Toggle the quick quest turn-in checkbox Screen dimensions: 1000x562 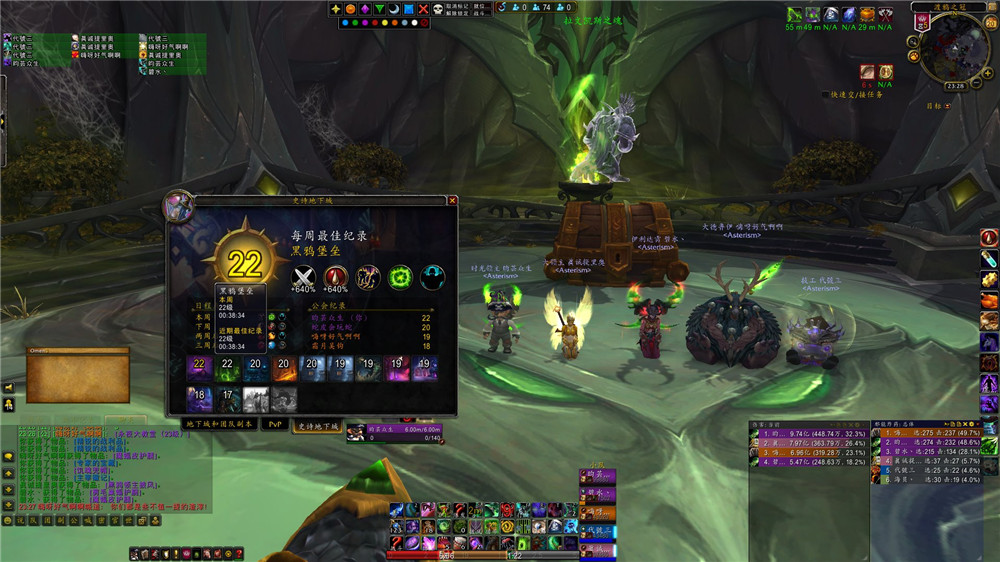click(825, 95)
